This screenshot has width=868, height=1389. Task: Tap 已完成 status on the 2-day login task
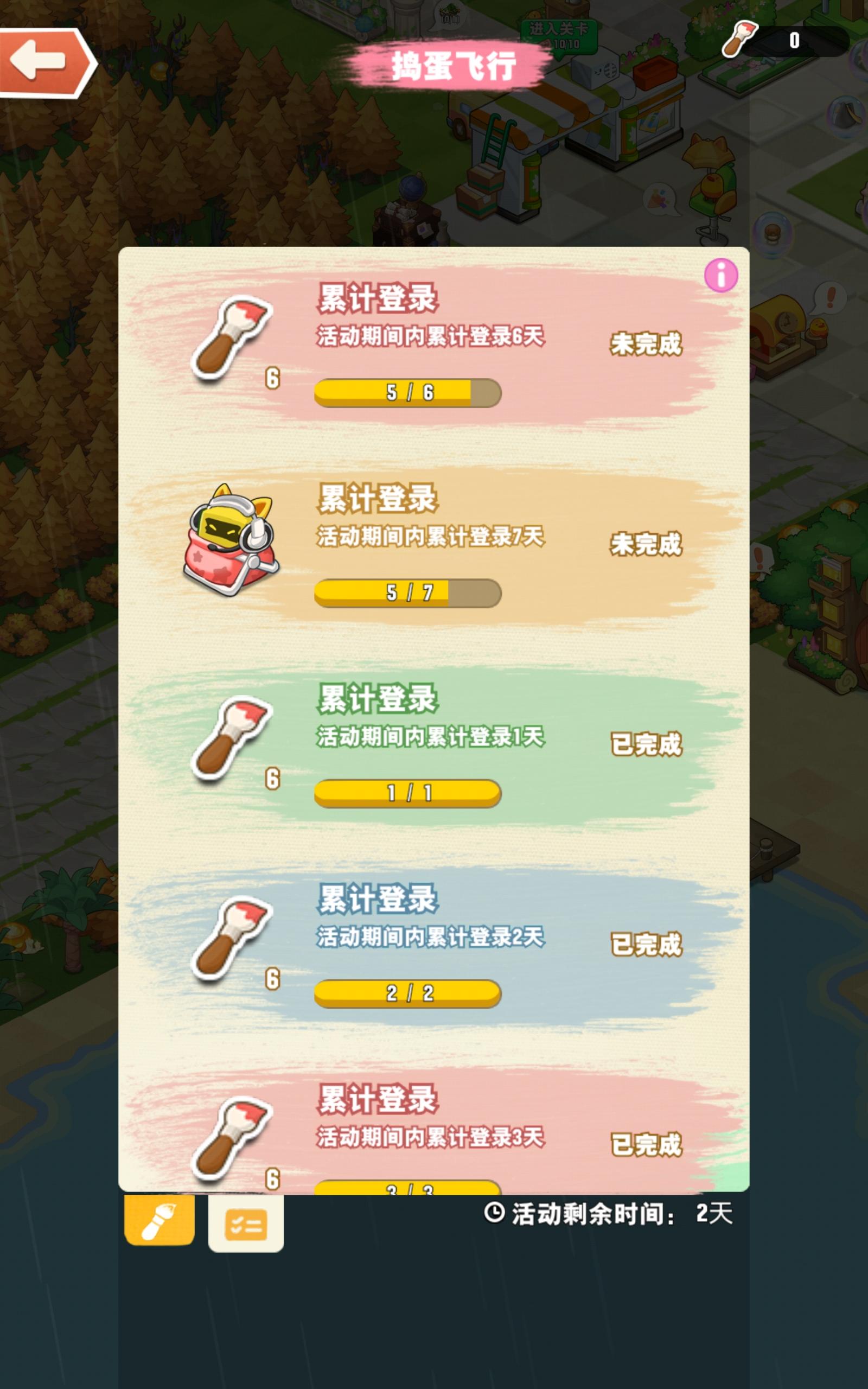646,945
